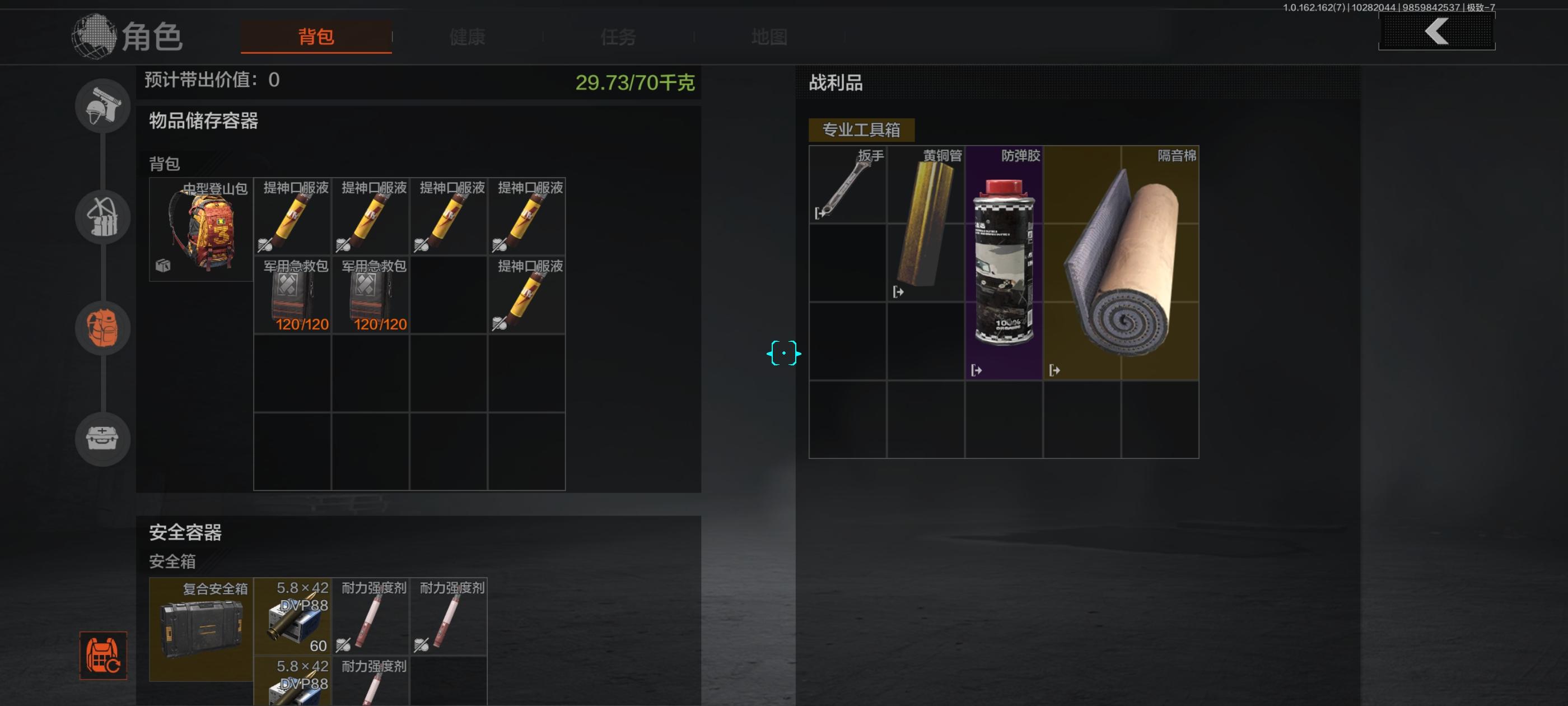Select the 任务 tab
This screenshot has width=1568, height=706.
click(619, 38)
